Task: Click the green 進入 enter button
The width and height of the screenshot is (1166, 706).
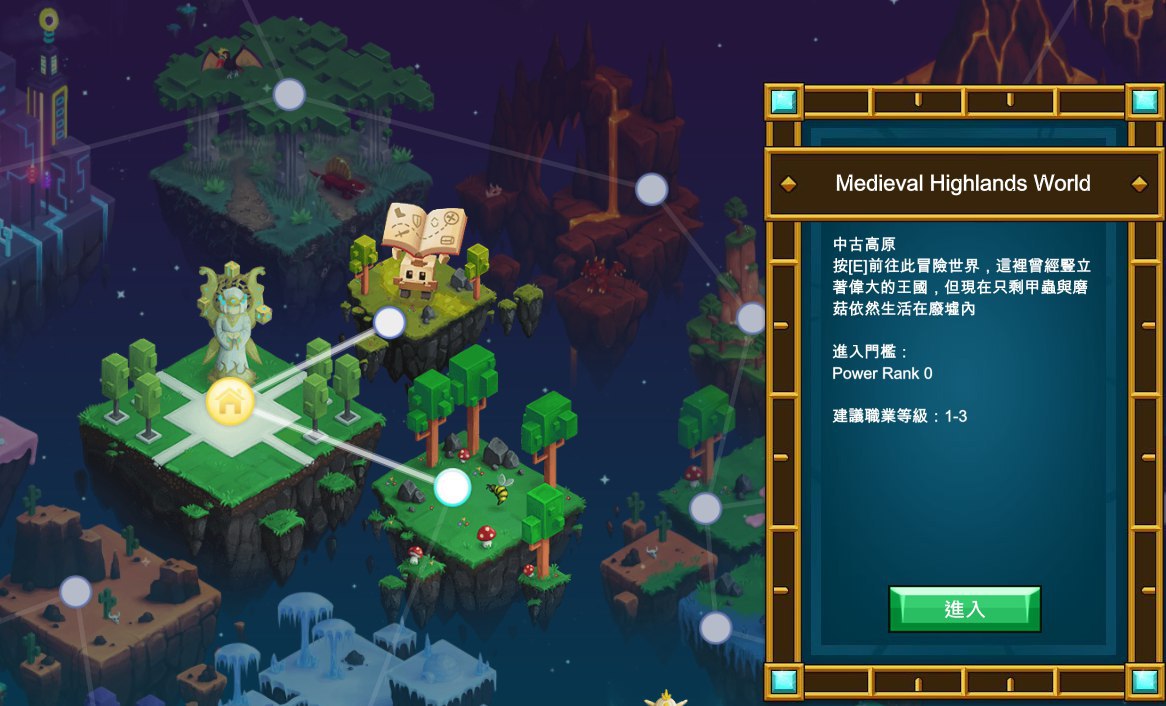Action: point(964,609)
